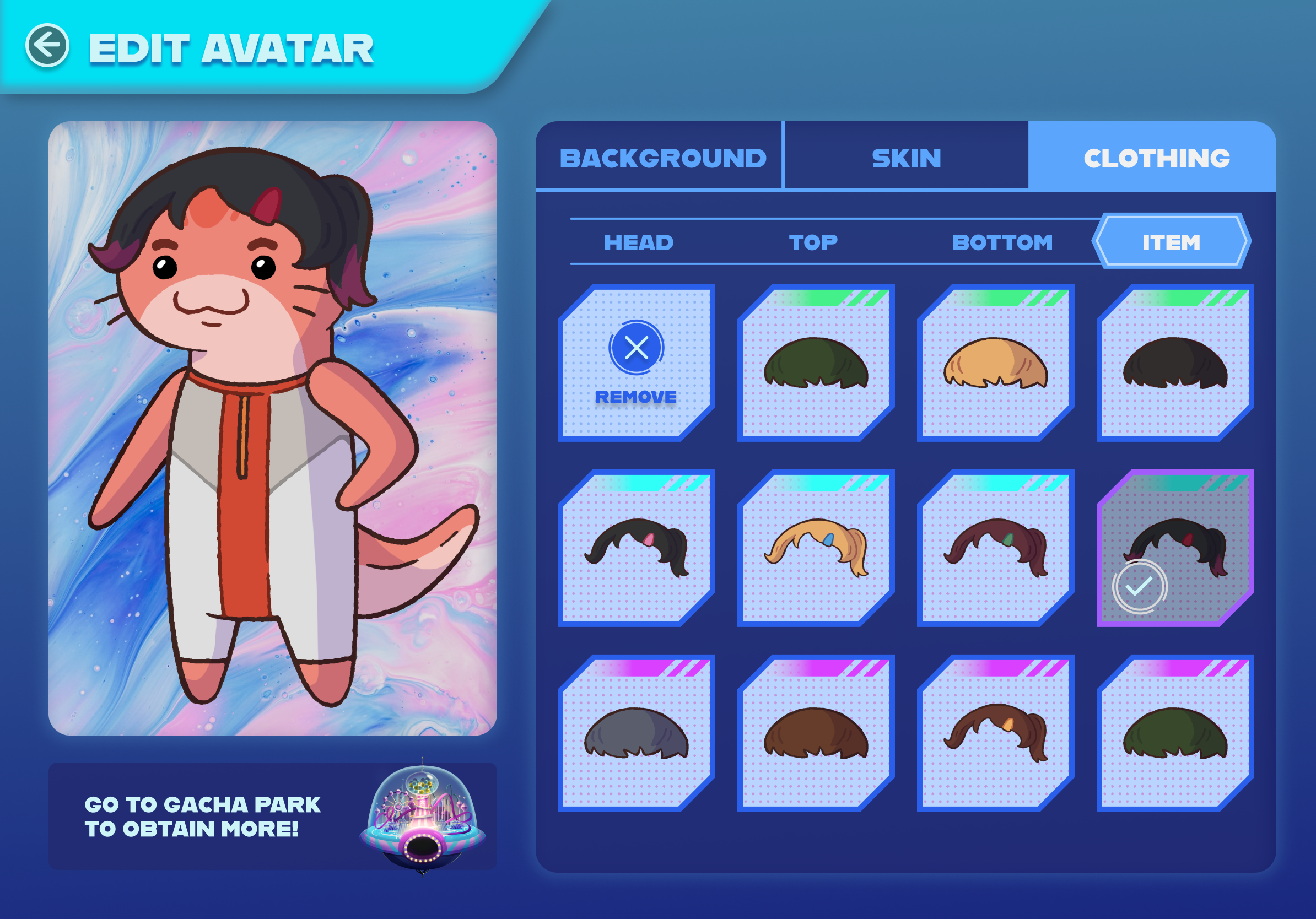Open the Skin tab
The image size is (1316, 919).
pos(906,158)
